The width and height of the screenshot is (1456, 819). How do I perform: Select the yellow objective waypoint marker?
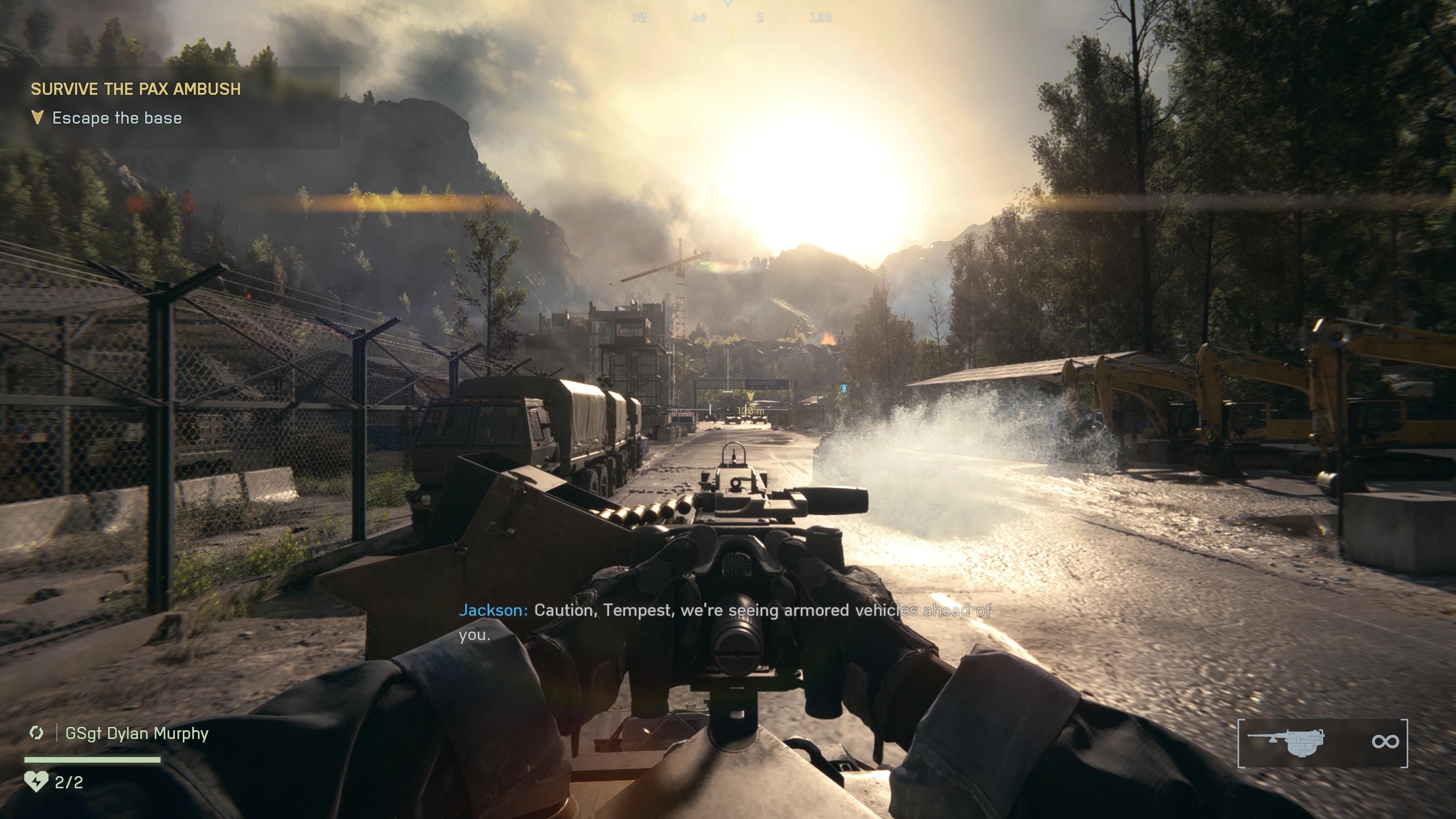click(750, 396)
